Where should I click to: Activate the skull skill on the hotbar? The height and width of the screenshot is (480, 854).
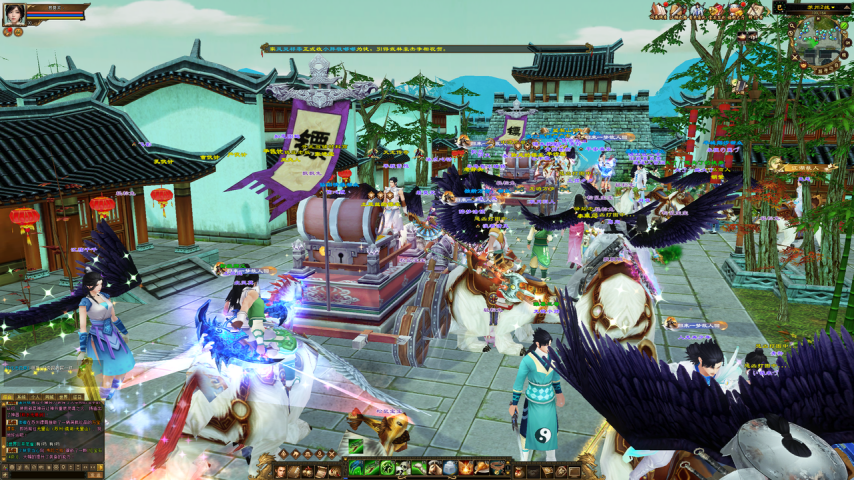click(402, 467)
